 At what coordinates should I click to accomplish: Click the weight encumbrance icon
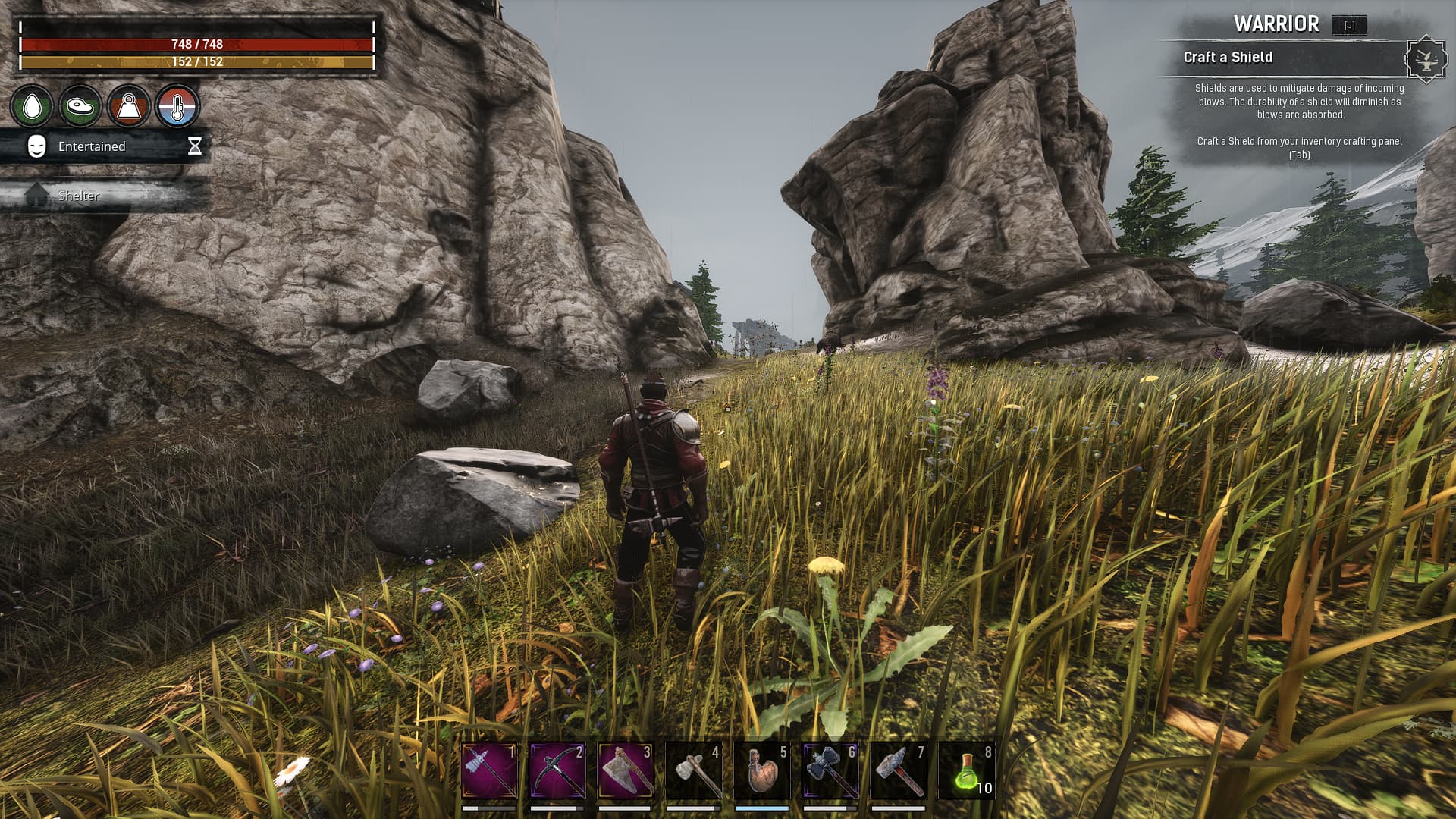coord(129,106)
